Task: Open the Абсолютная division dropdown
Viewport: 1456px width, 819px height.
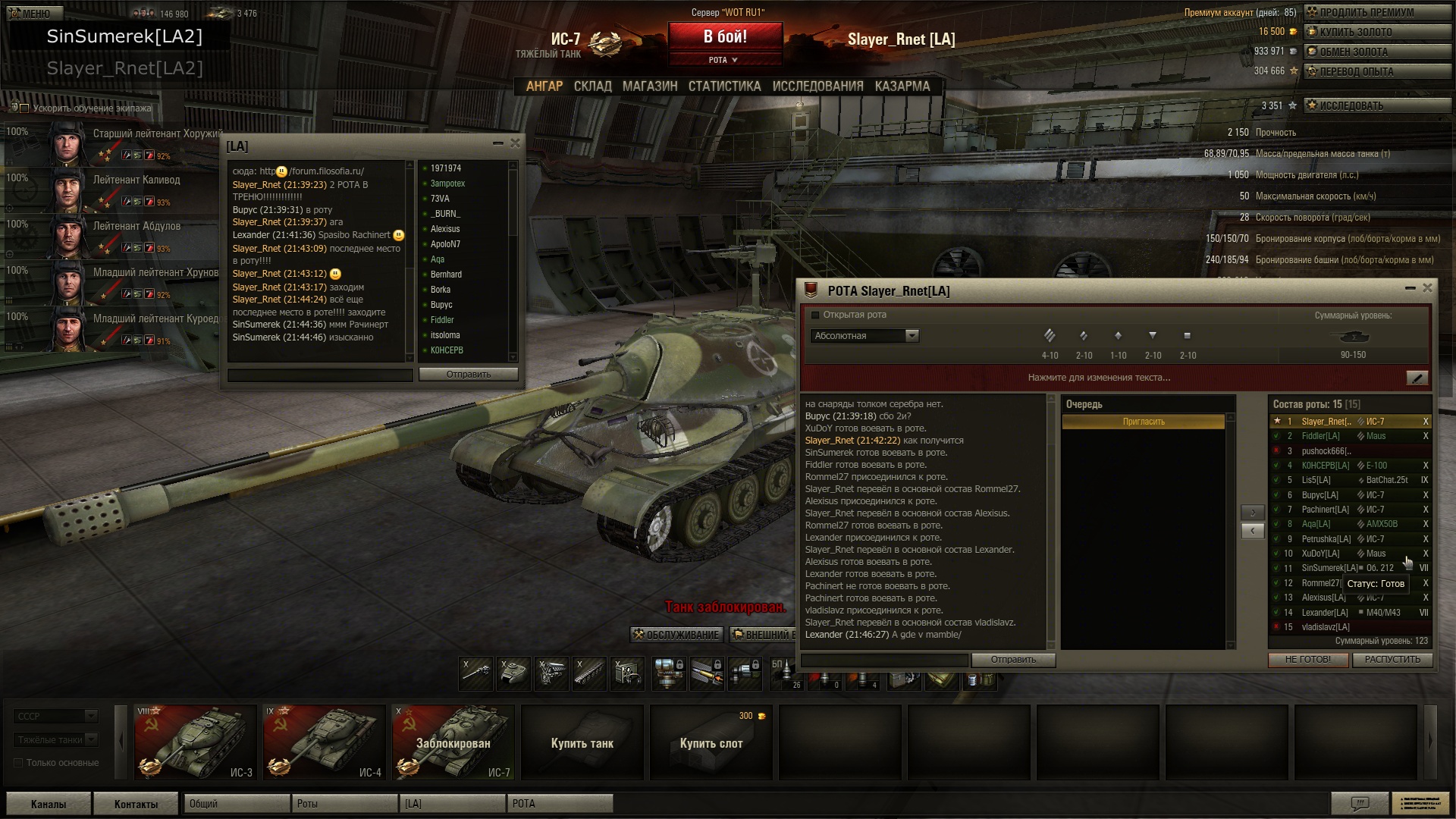Action: (x=864, y=336)
